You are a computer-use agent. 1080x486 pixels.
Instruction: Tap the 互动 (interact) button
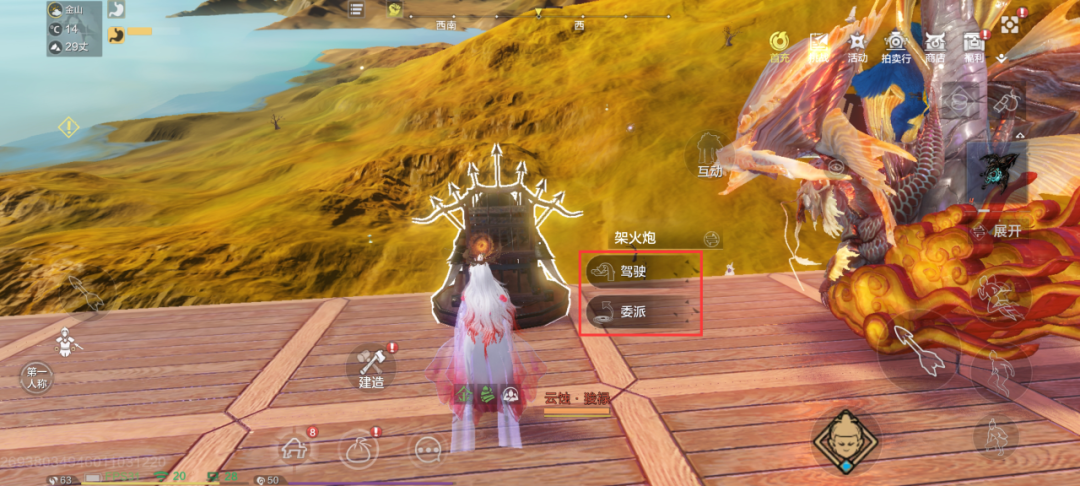click(x=710, y=157)
